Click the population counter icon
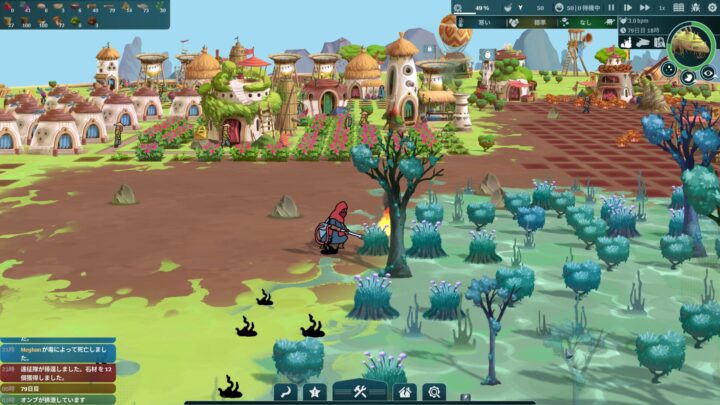 point(557,7)
